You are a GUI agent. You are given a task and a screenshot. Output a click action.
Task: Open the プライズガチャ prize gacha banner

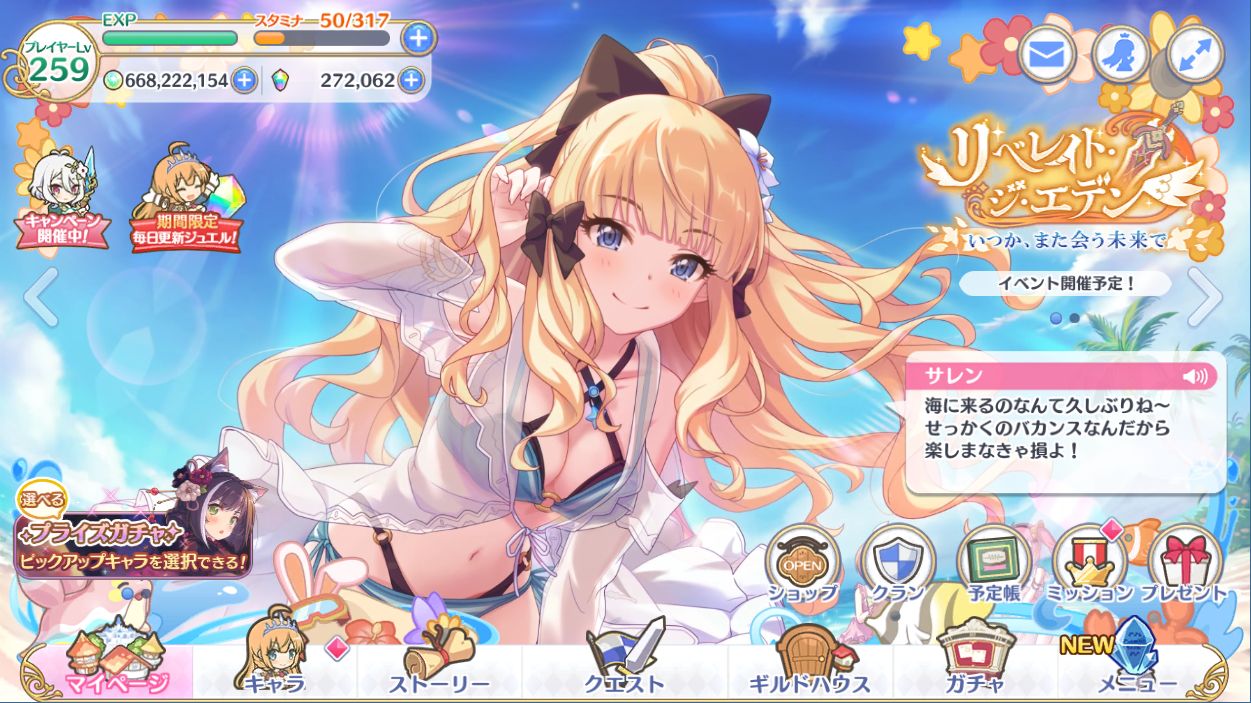tap(133, 535)
